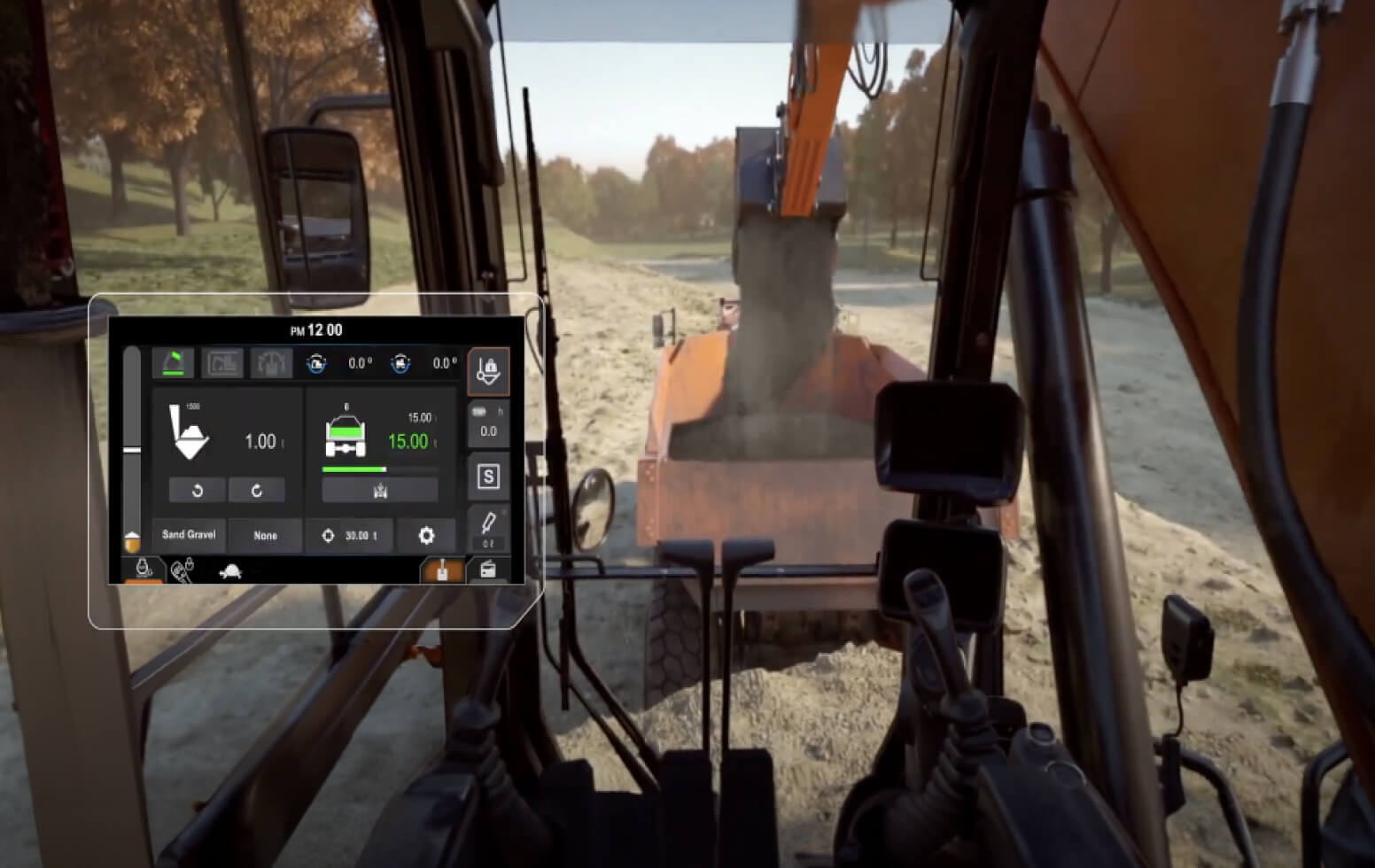Image resolution: width=1375 pixels, height=868 pixels.
Task: Open the gear settings button
Action: [426, 535]
